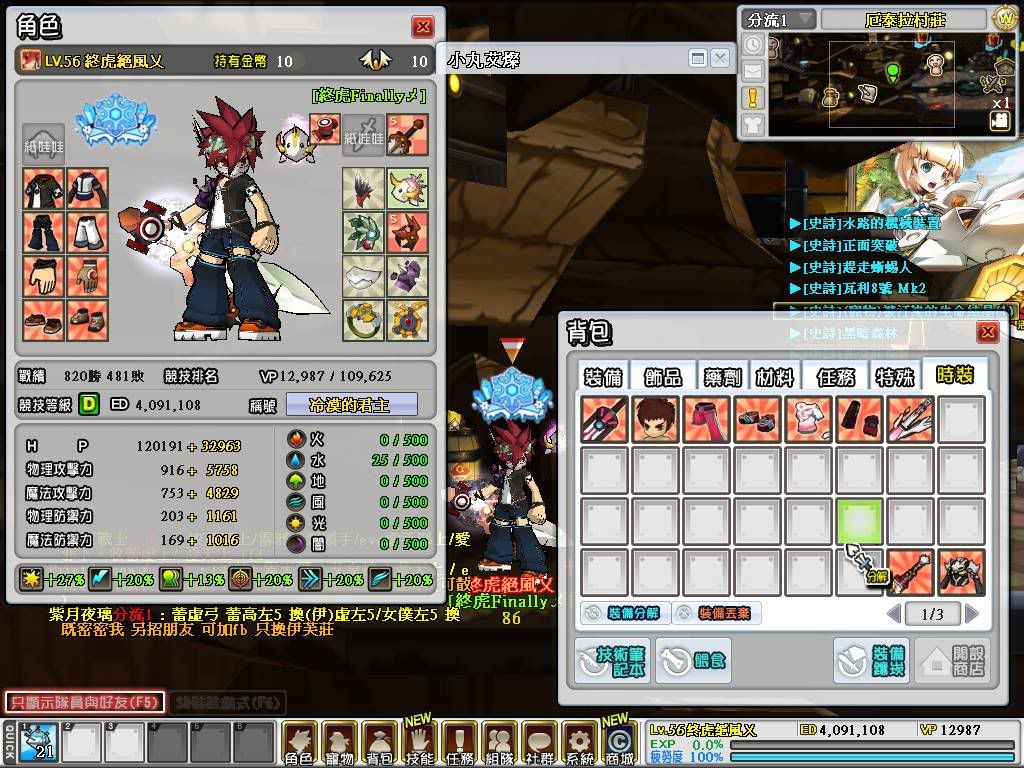Pick the pink shirt costume item
The image size is (1024, 768).
(x=808, y=420)
